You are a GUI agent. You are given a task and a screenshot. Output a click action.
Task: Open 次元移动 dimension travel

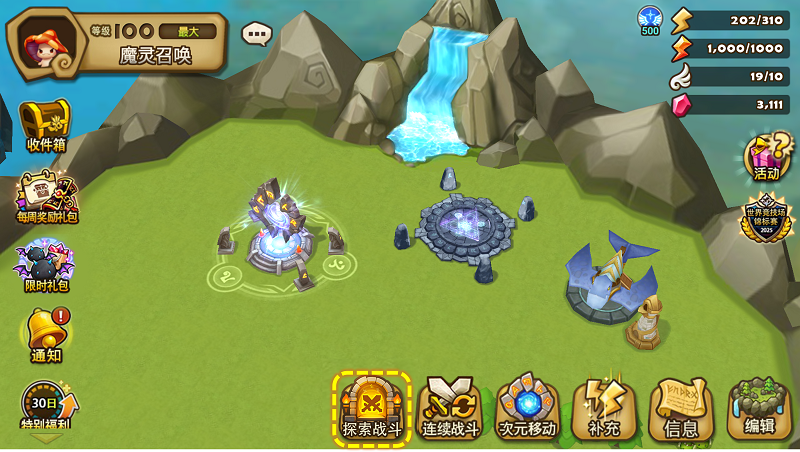(x=527, y=408)
